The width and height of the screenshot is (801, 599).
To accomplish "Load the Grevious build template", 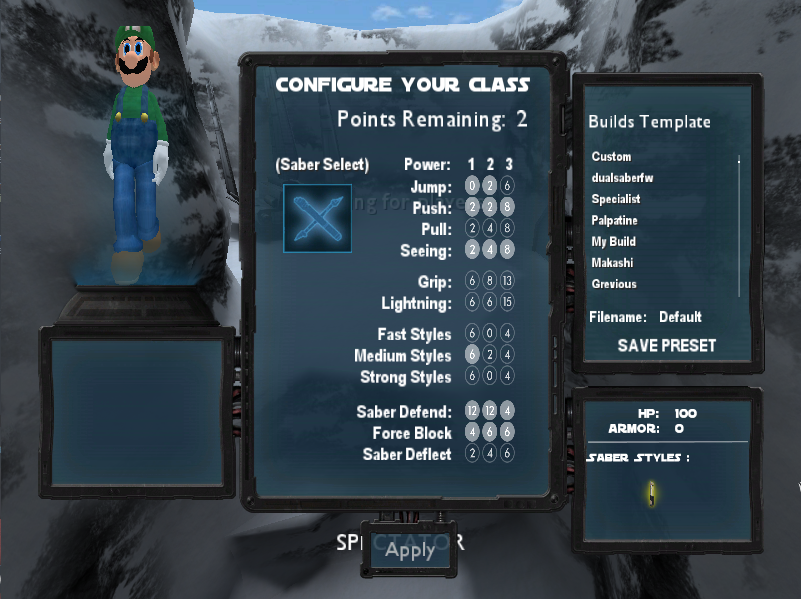I will click(614, 284).
